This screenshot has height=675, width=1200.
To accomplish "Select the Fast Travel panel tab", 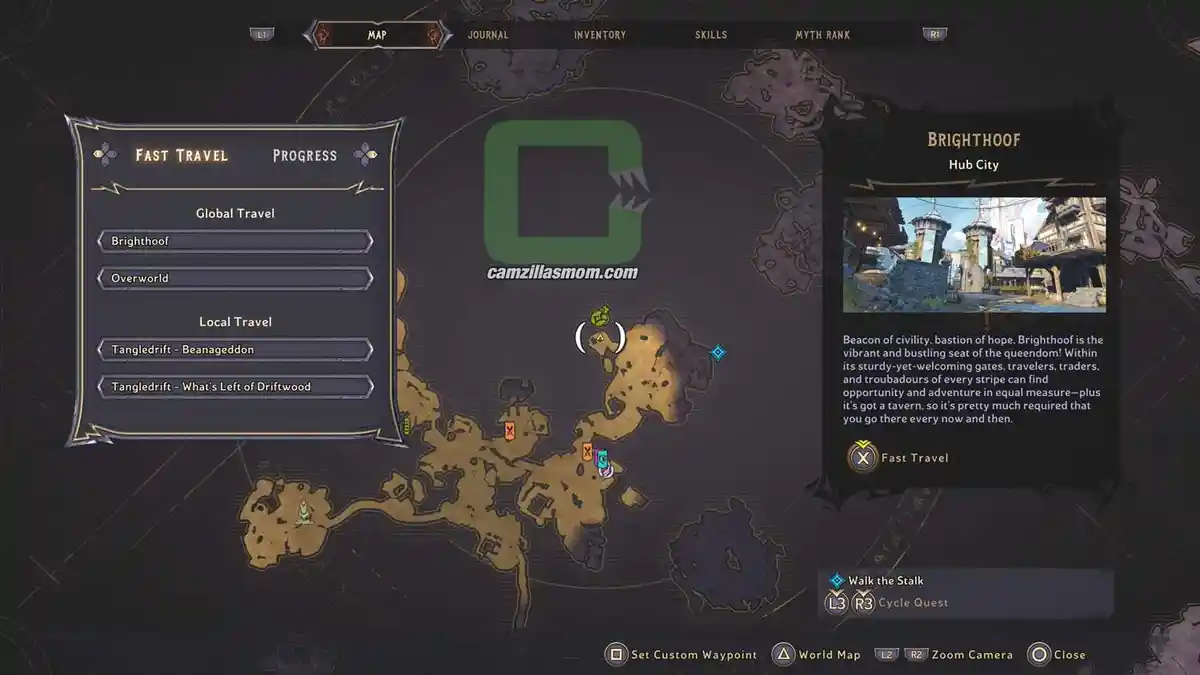I will (x=182, y=155).
